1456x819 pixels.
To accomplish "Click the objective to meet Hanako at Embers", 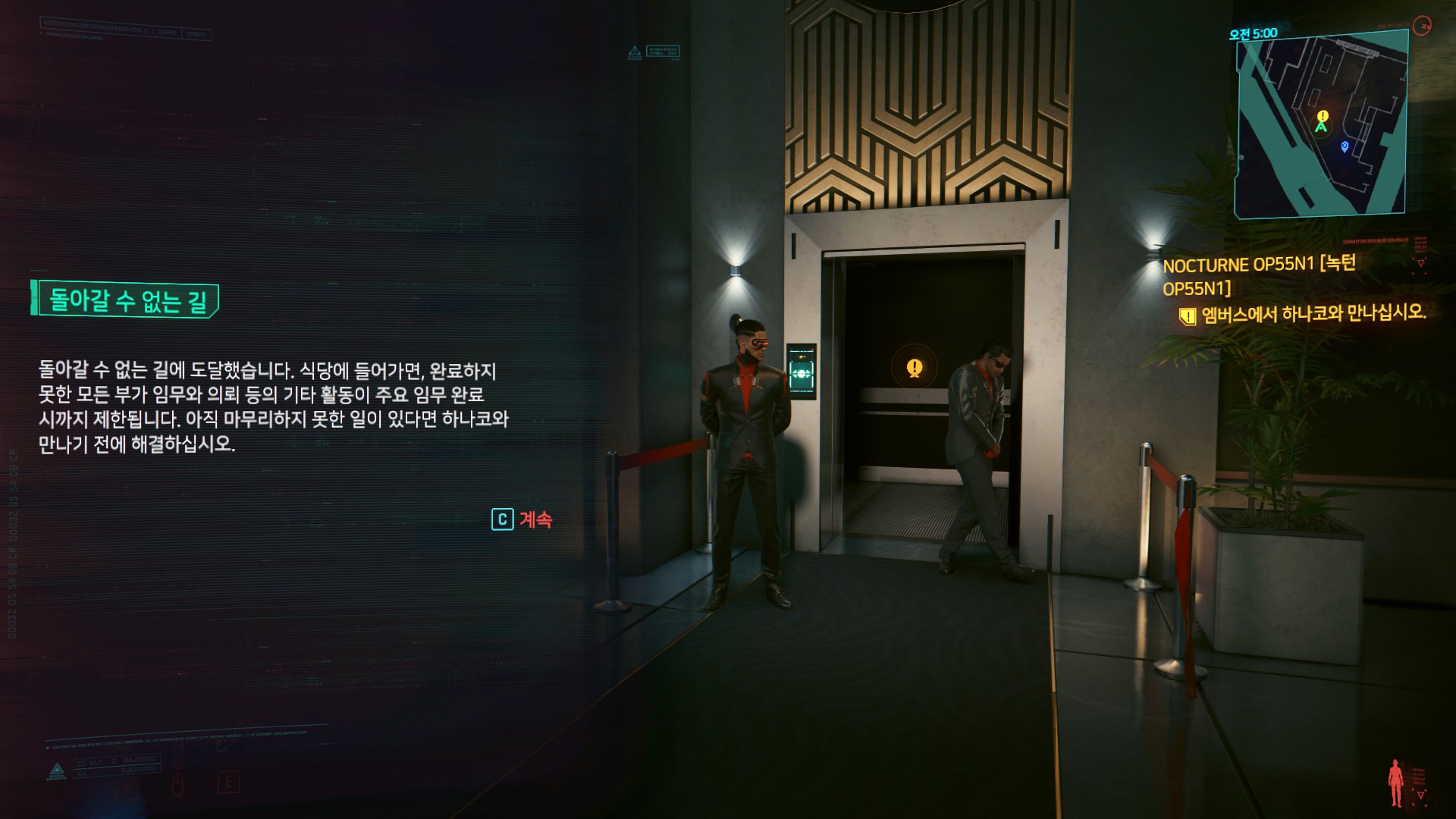I will [1312, 313].
